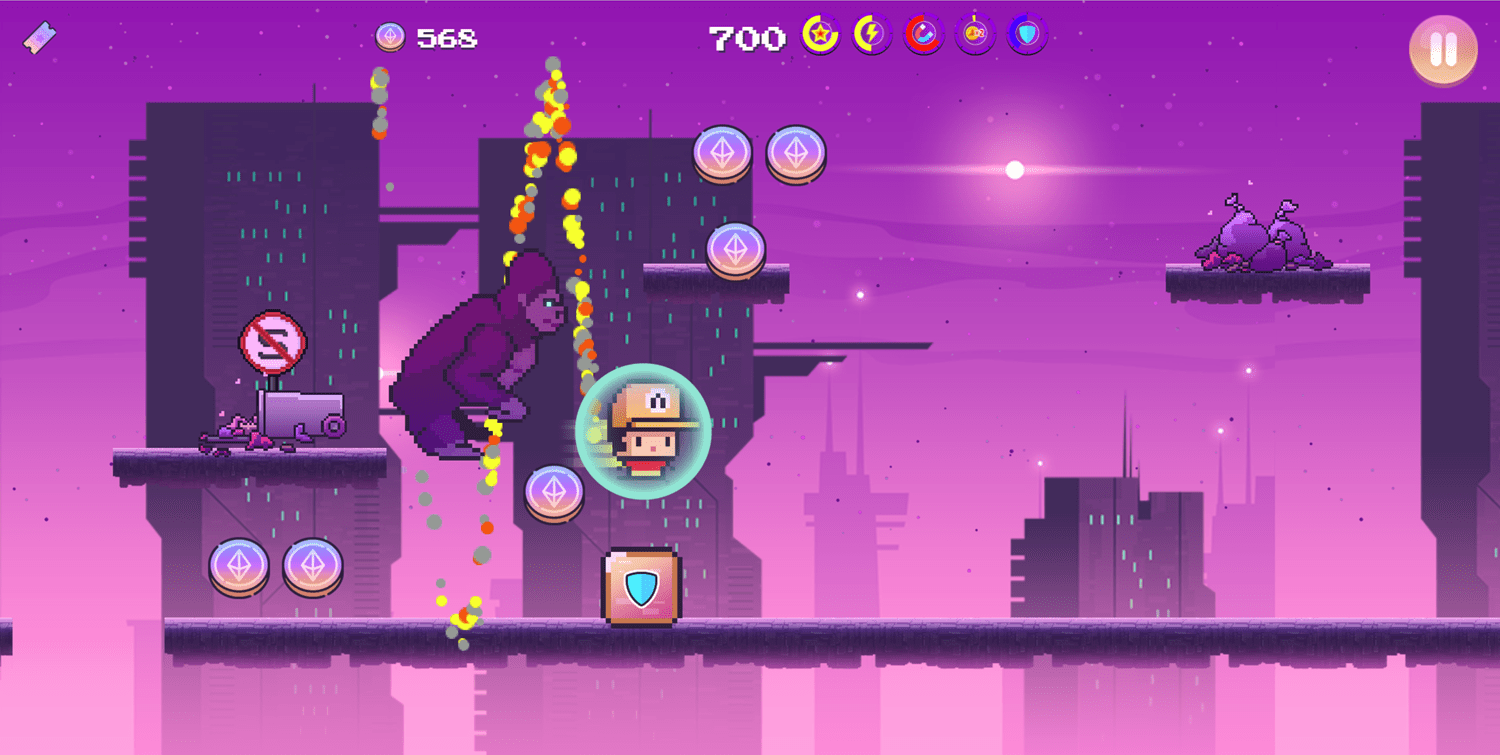
Task: Click the red magnet power-up indicator
Action: click(922, 36)
